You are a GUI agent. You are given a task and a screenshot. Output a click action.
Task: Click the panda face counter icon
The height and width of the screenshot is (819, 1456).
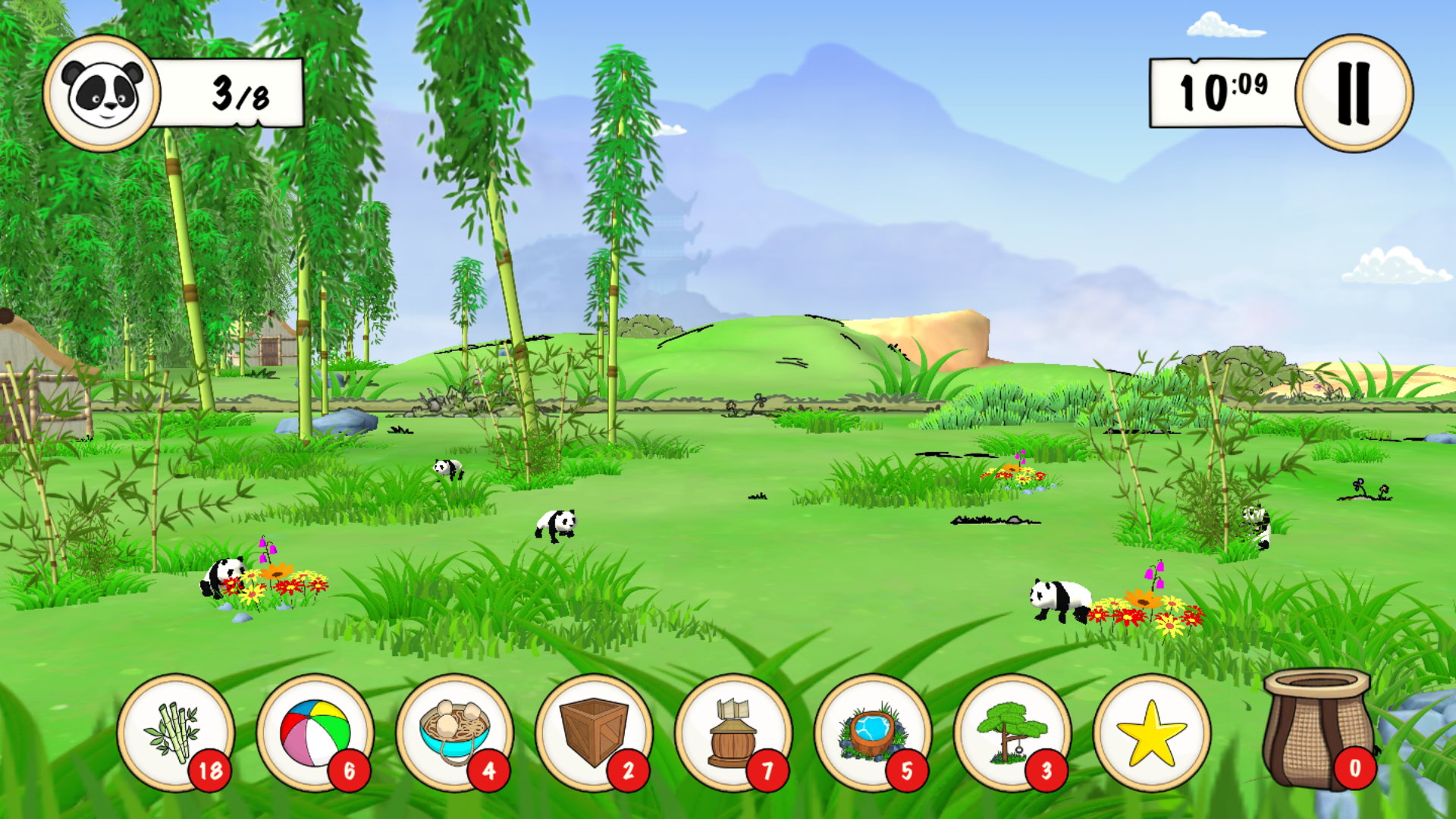pos(102,93)
